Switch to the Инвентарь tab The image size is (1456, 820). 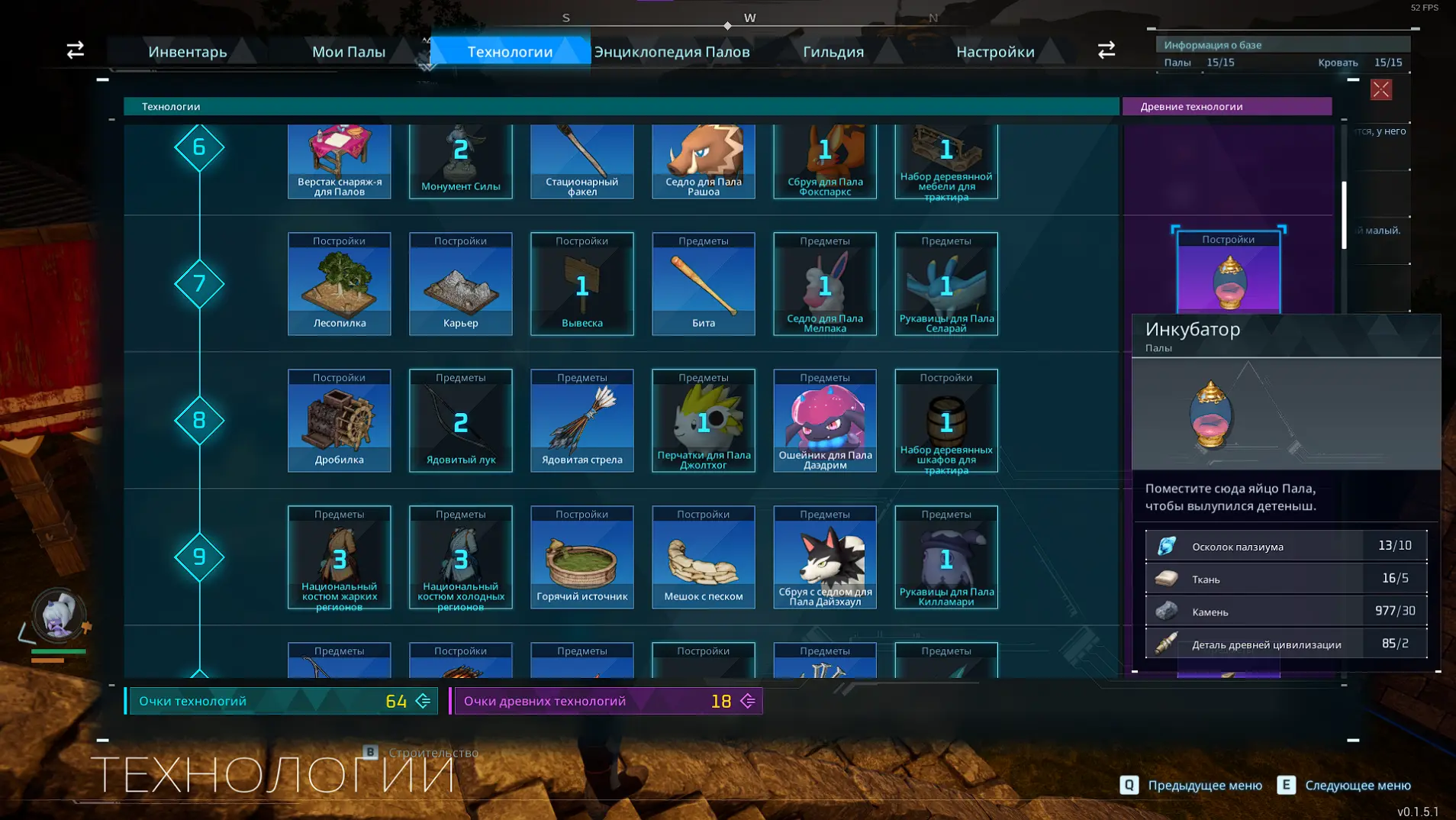[x=188, y=52]
